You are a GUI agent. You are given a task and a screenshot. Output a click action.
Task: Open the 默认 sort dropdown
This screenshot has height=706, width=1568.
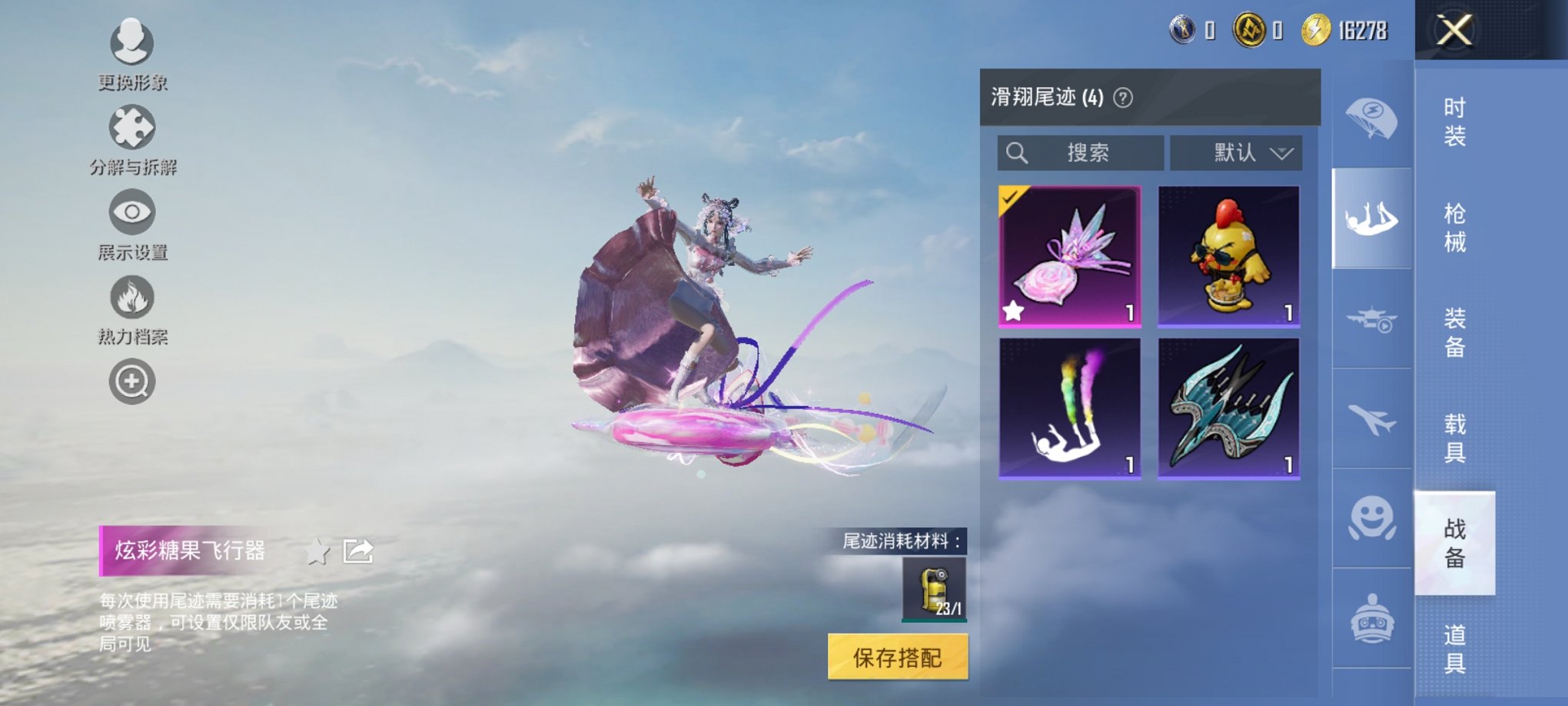(x=1235, y=152)
